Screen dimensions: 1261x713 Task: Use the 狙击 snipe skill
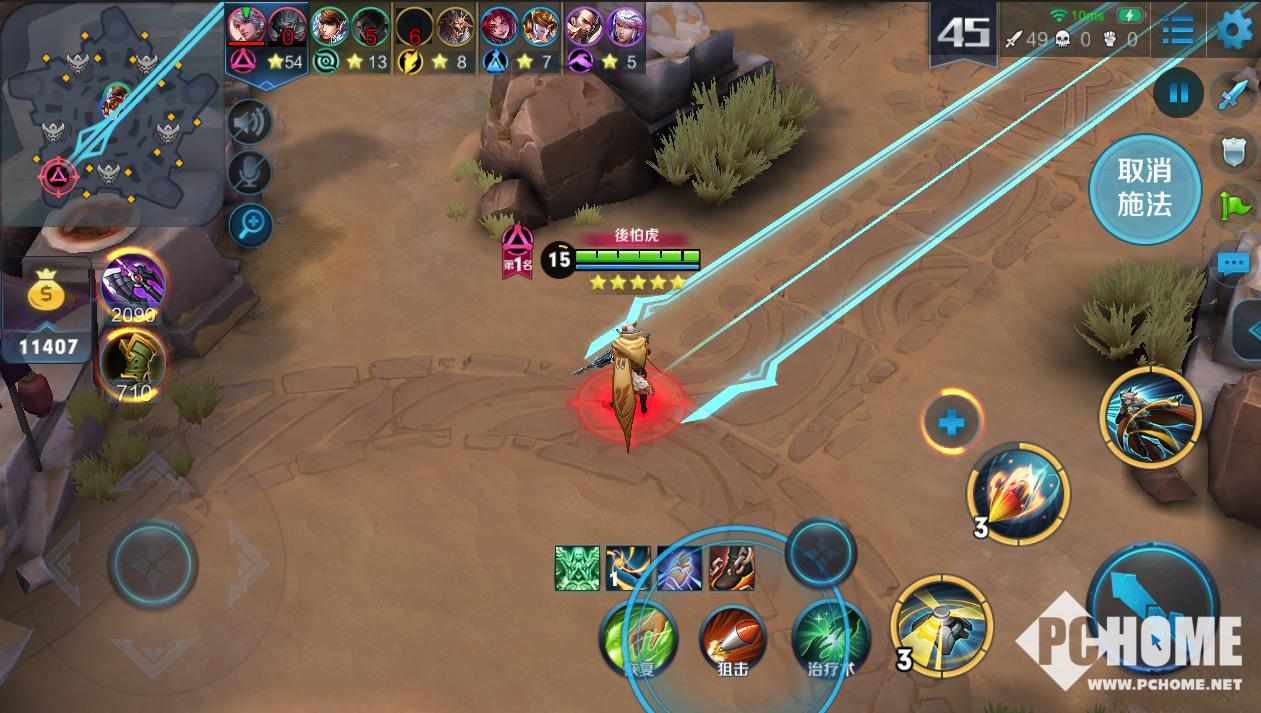coord(733,637)
